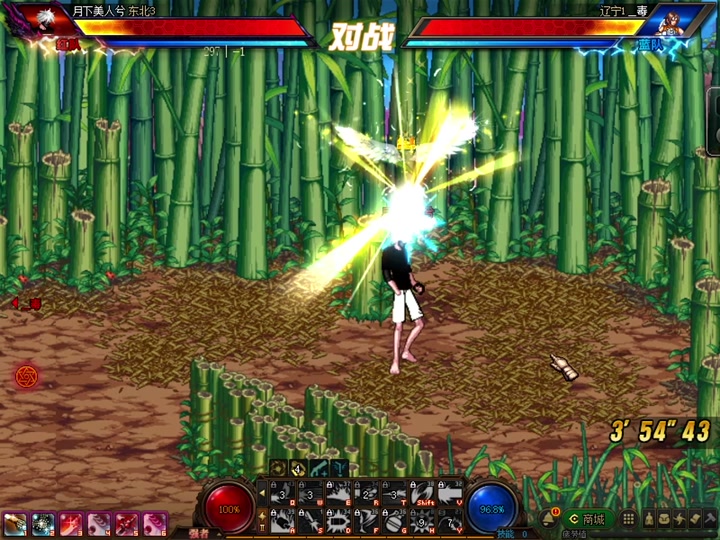Open the inventory chest icon

[662, 519]
